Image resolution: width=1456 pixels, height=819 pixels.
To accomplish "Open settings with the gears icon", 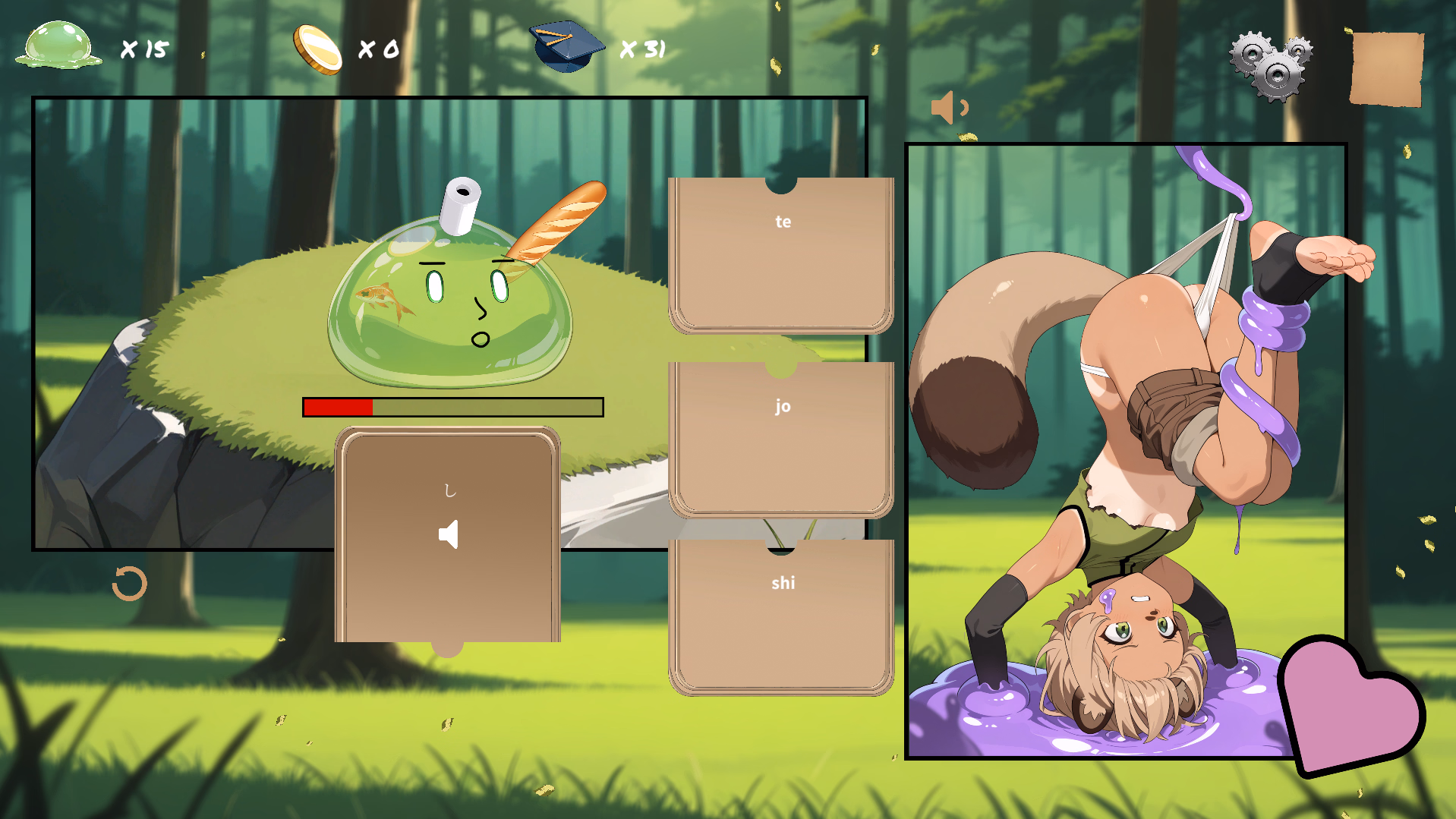I will (x=1272, y=66).
